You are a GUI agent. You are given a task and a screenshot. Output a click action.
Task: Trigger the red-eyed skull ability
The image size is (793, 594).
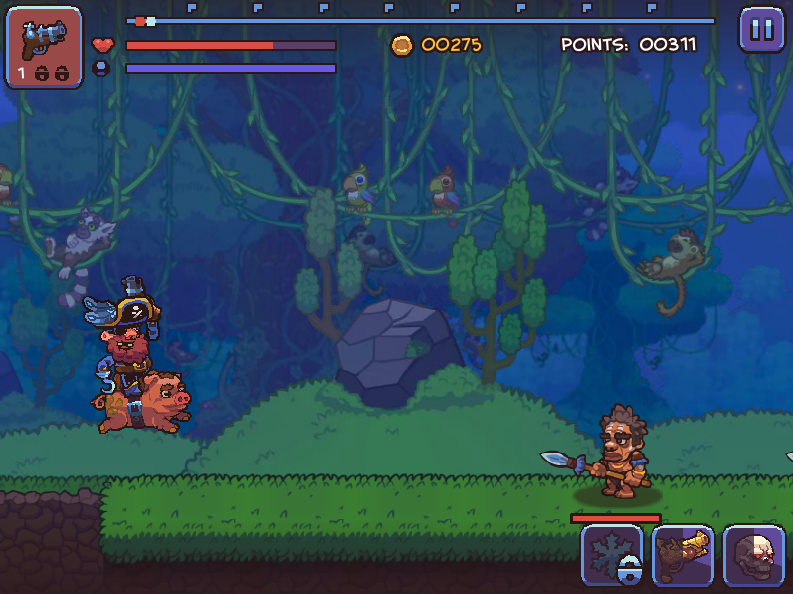coord(754,556)
